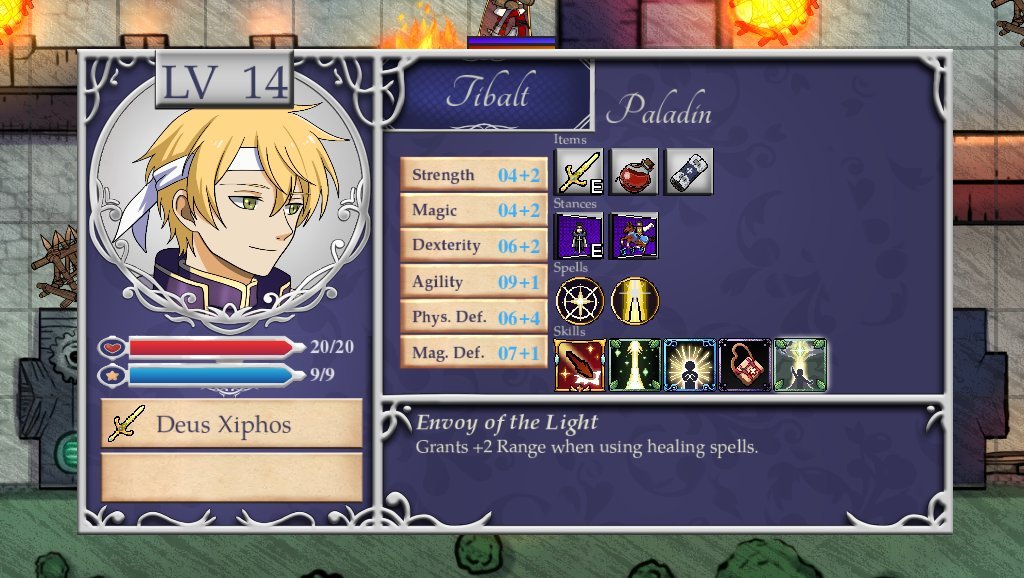Inspect the Magic stat row
Image resolution: width=1024 pixels, height=578 pixels.
pyautogui.click(x=474, y=211)
